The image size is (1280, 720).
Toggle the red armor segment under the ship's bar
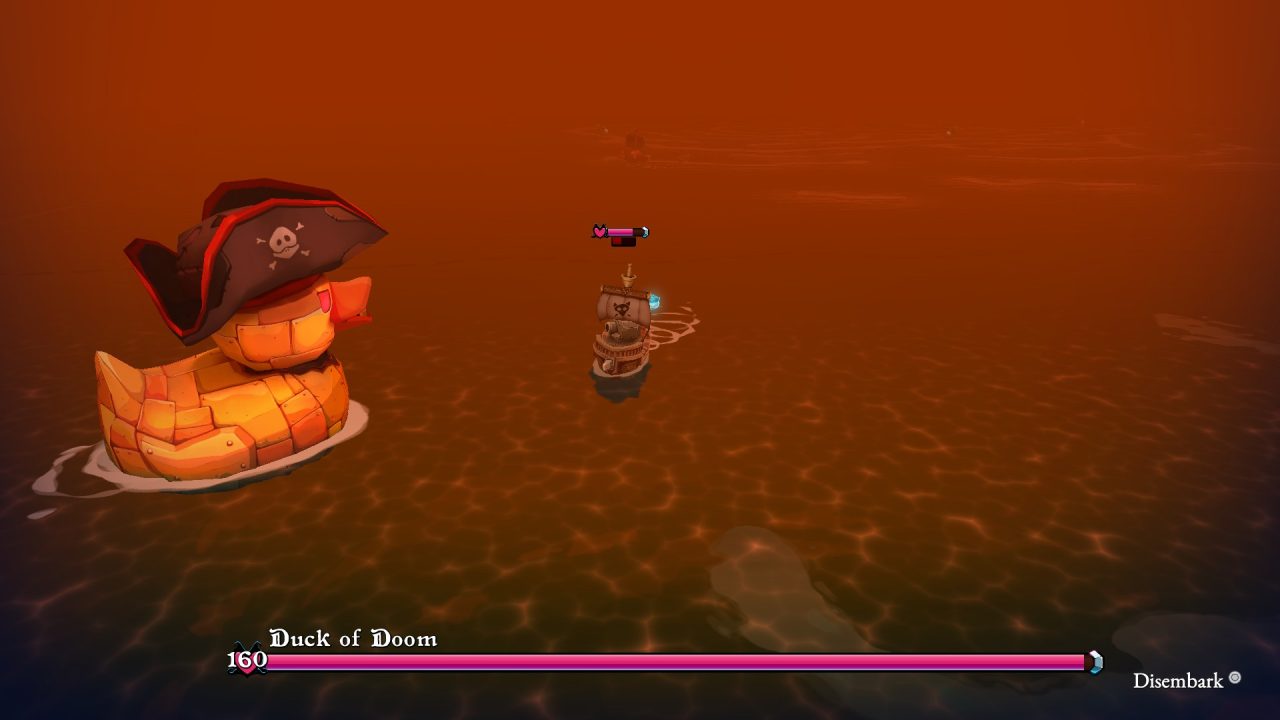617,242
